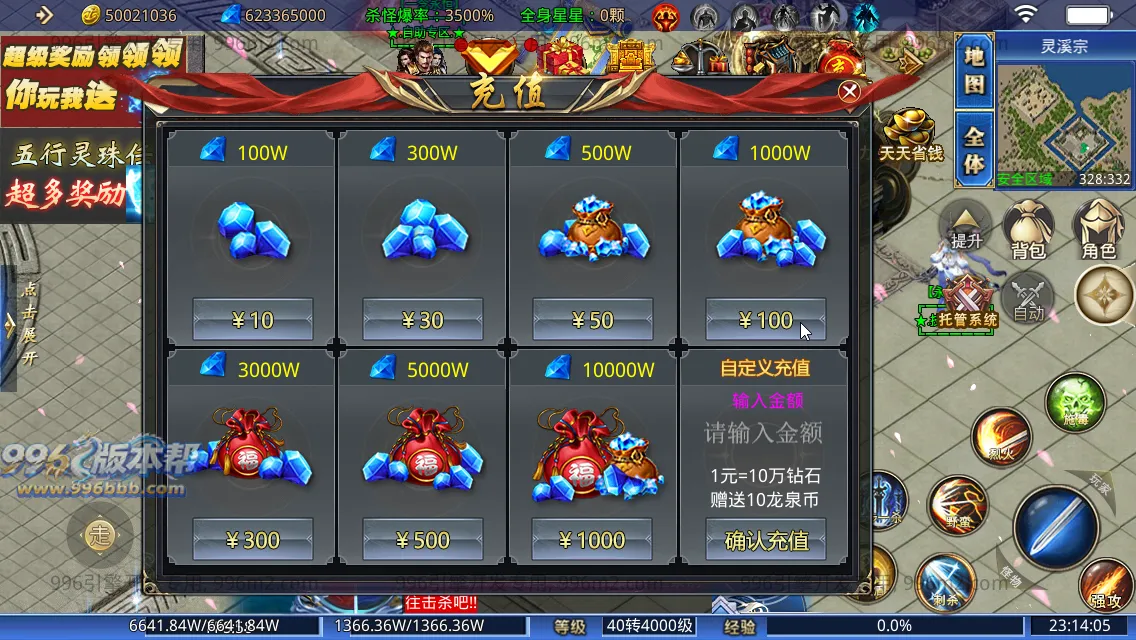The height and width of the screenshot is (640, 1136).
Task: Purchase the 10000W pack for ¥1000
Action: point(592,540)
